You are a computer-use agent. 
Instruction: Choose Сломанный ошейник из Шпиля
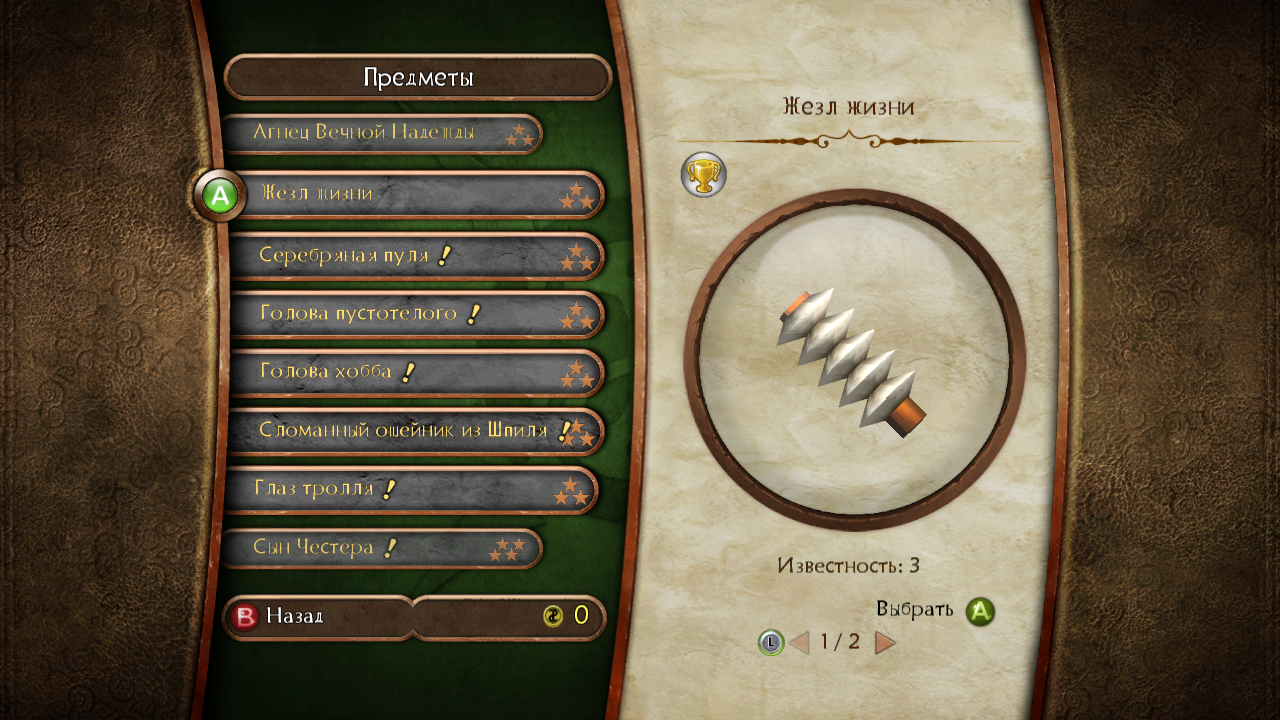[x=416, y=431]
